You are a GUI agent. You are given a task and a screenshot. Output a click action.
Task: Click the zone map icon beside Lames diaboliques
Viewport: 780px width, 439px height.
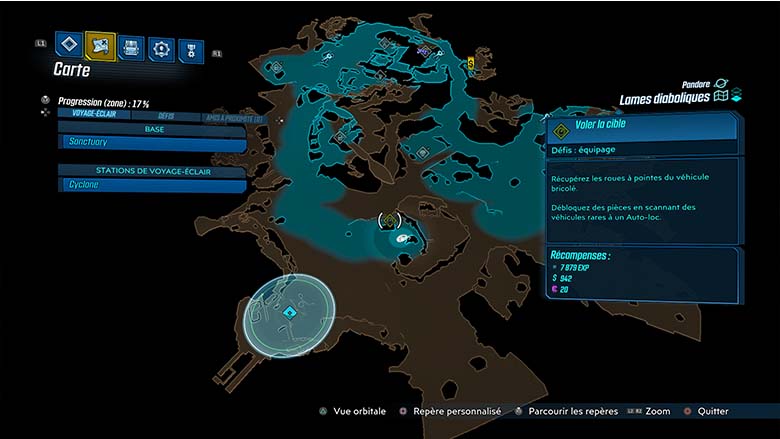pos(720,97)
